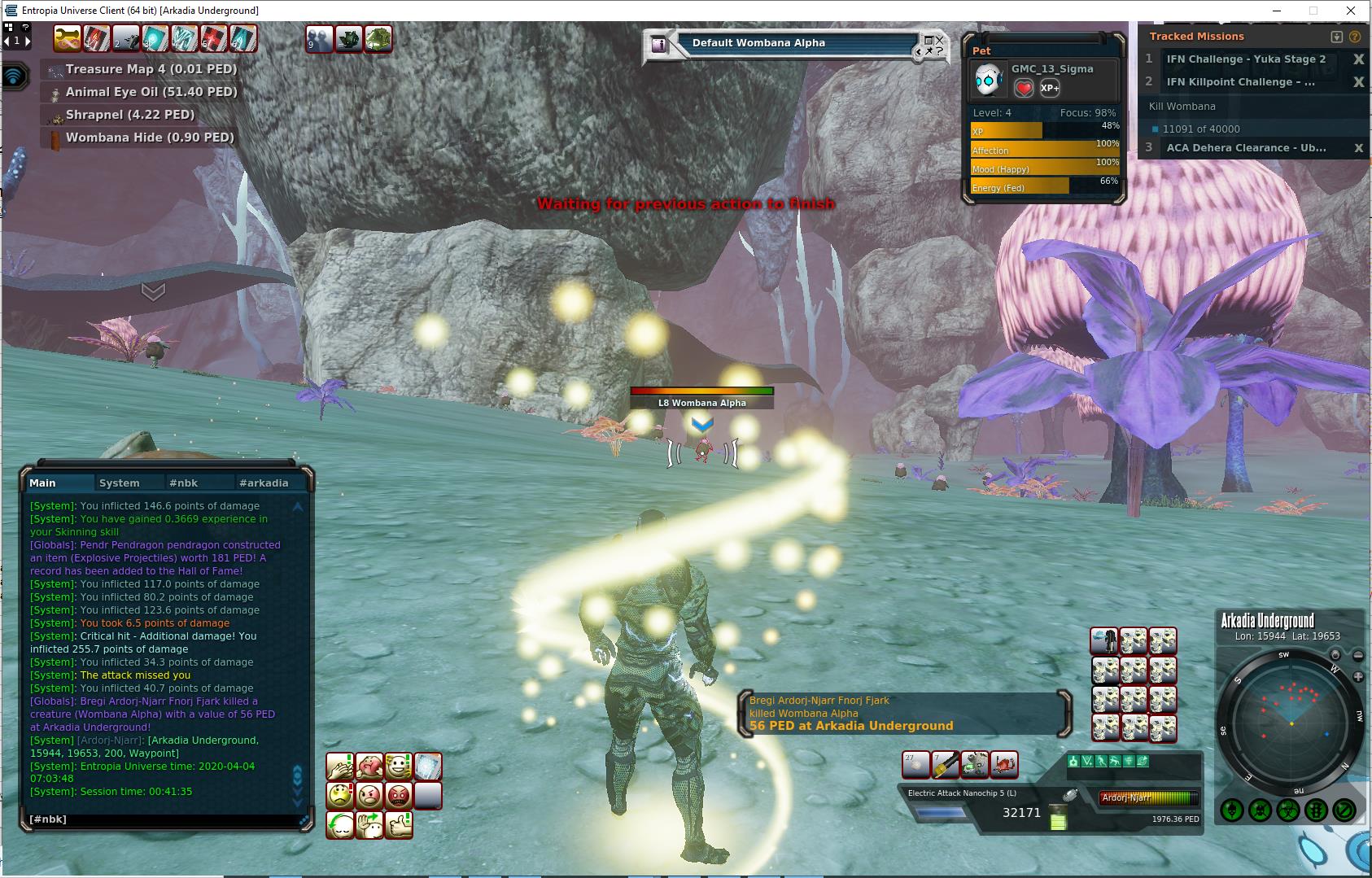The width and height of the screenshot is (1372, 878).
Task: Use the clapping hands emote
Action: (x=340, y=766)
